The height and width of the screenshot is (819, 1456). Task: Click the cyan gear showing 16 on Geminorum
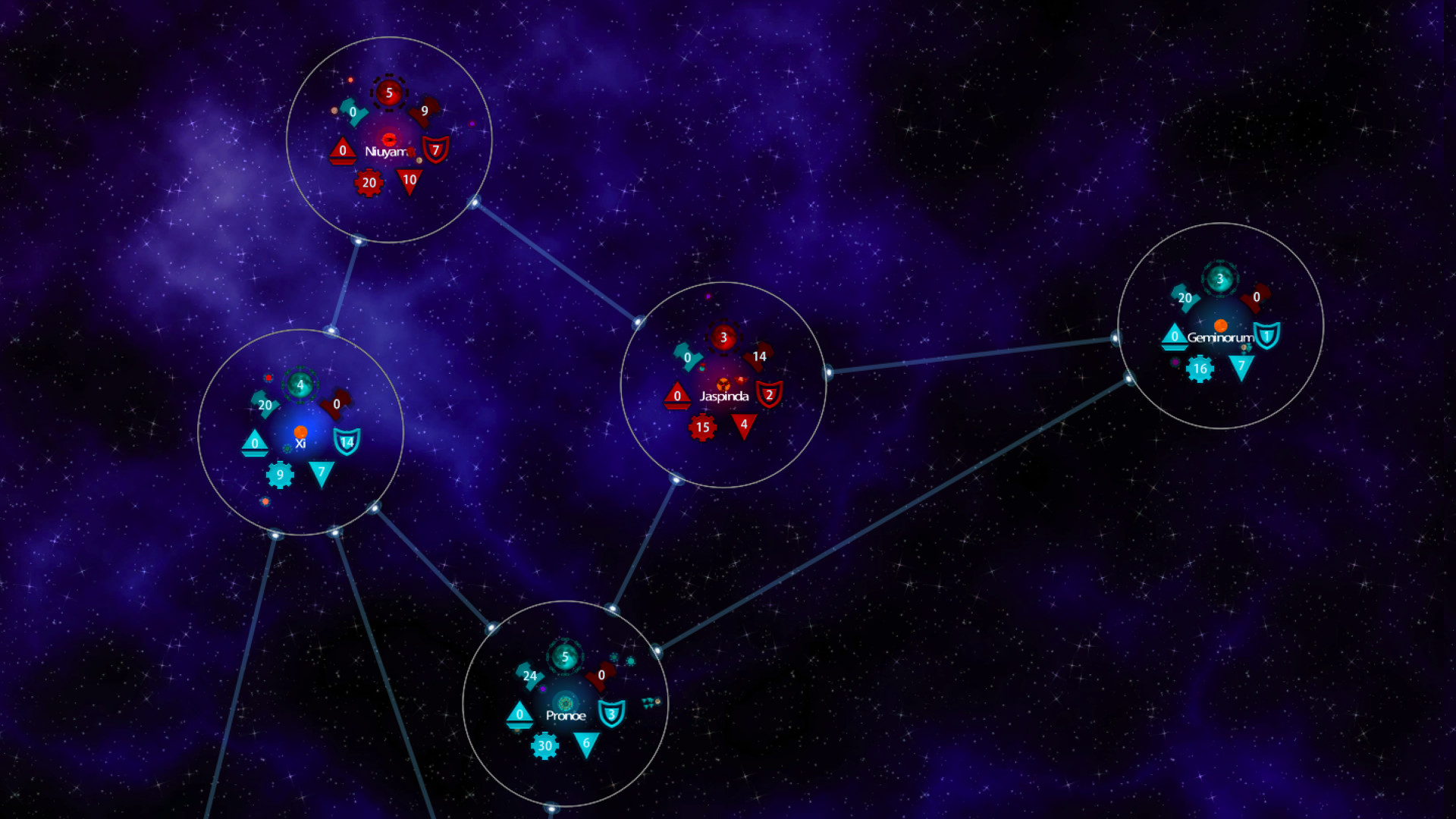[x=1199, y=369]
